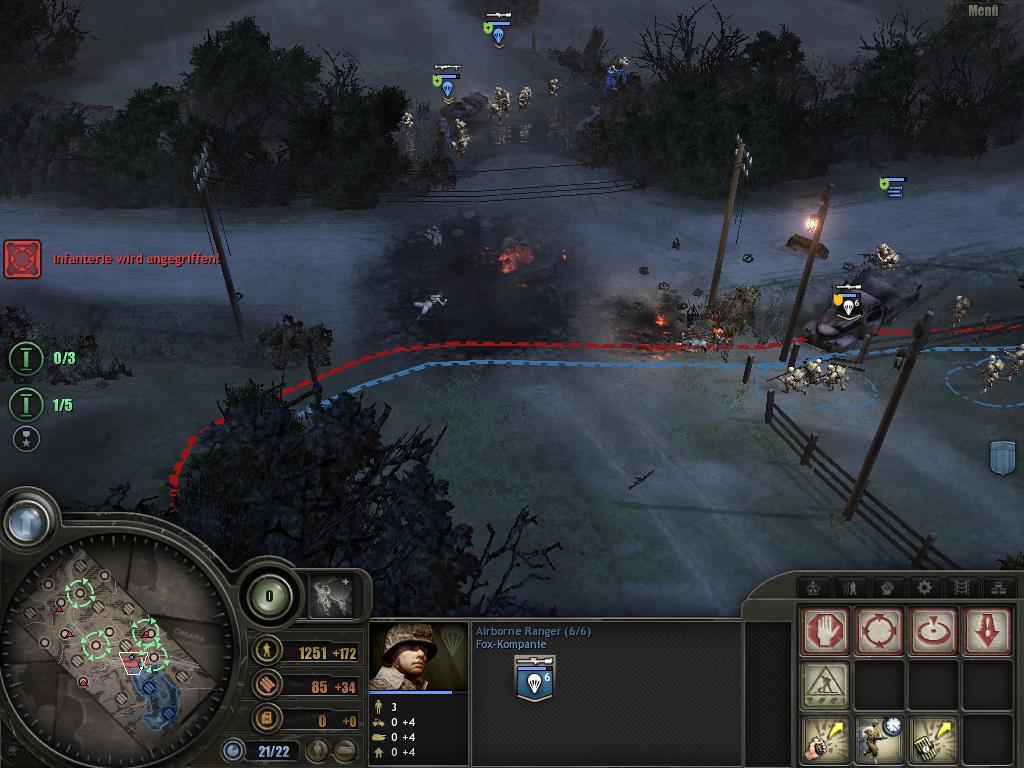
Task: Click the command points counter showing 0
Action: click(268, 596)
